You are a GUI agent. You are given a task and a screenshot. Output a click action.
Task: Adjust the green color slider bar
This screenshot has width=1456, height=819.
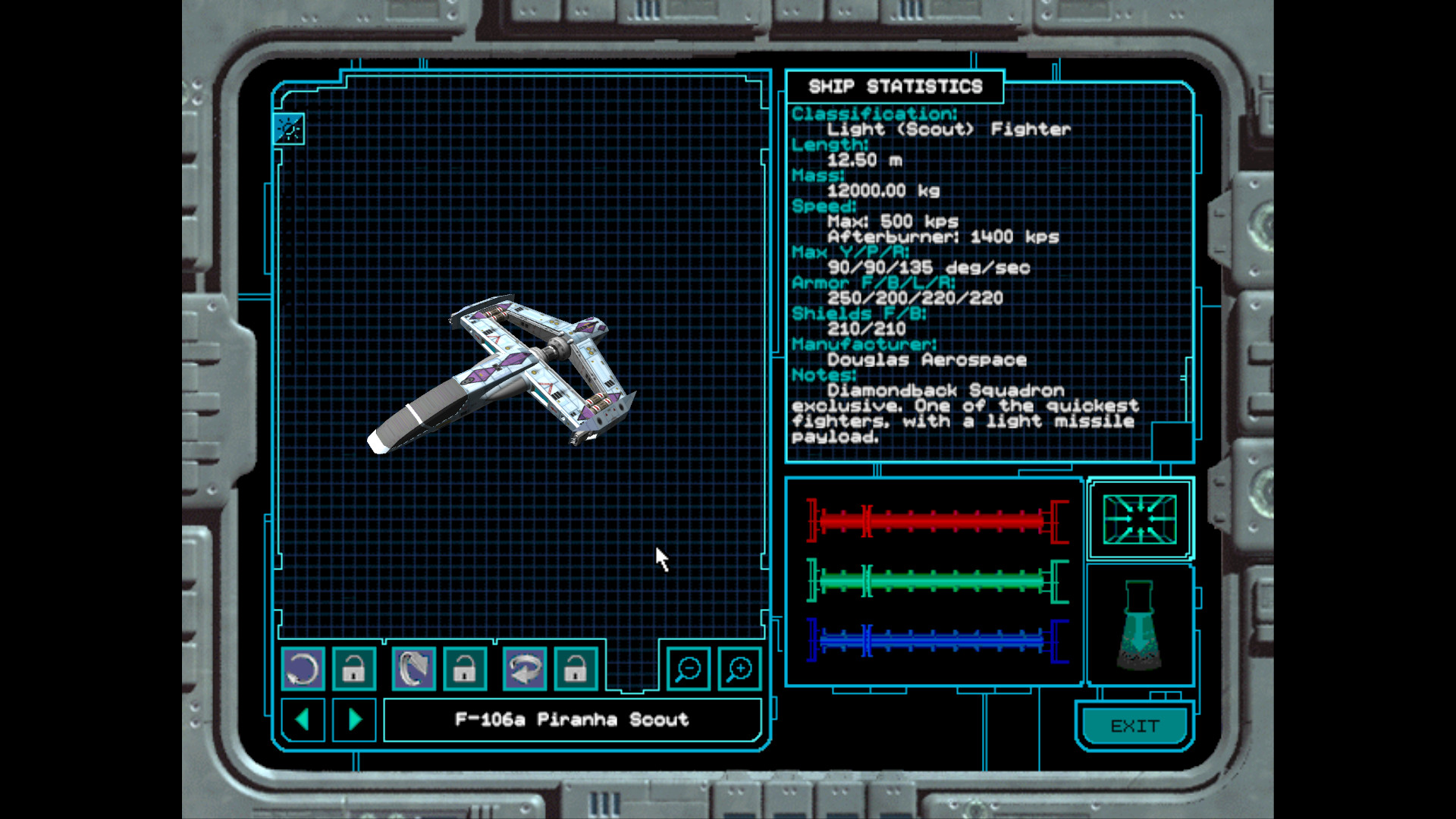click(x=937, y=582)
